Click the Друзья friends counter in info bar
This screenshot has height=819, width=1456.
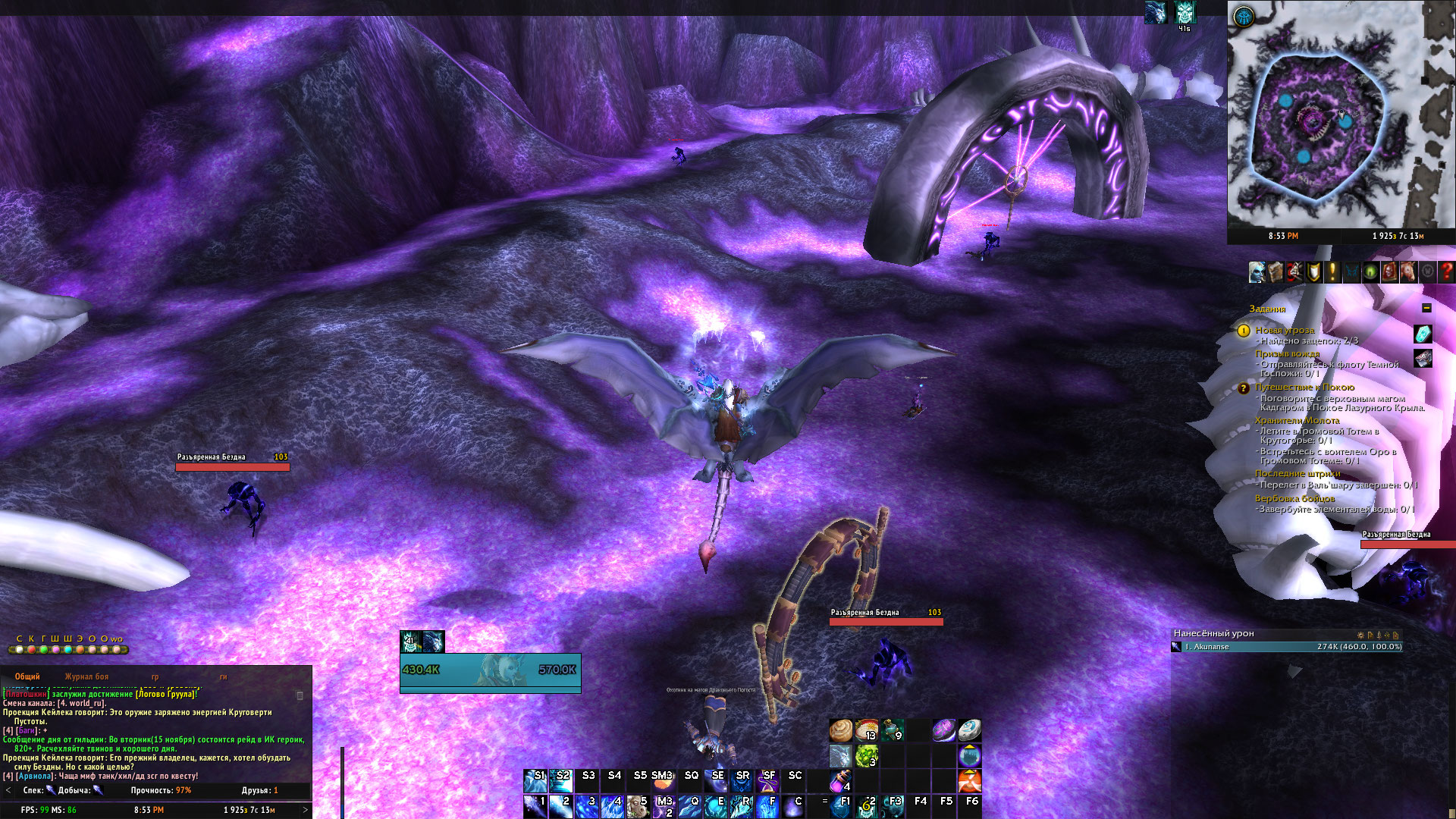click(x=259, y=790)
